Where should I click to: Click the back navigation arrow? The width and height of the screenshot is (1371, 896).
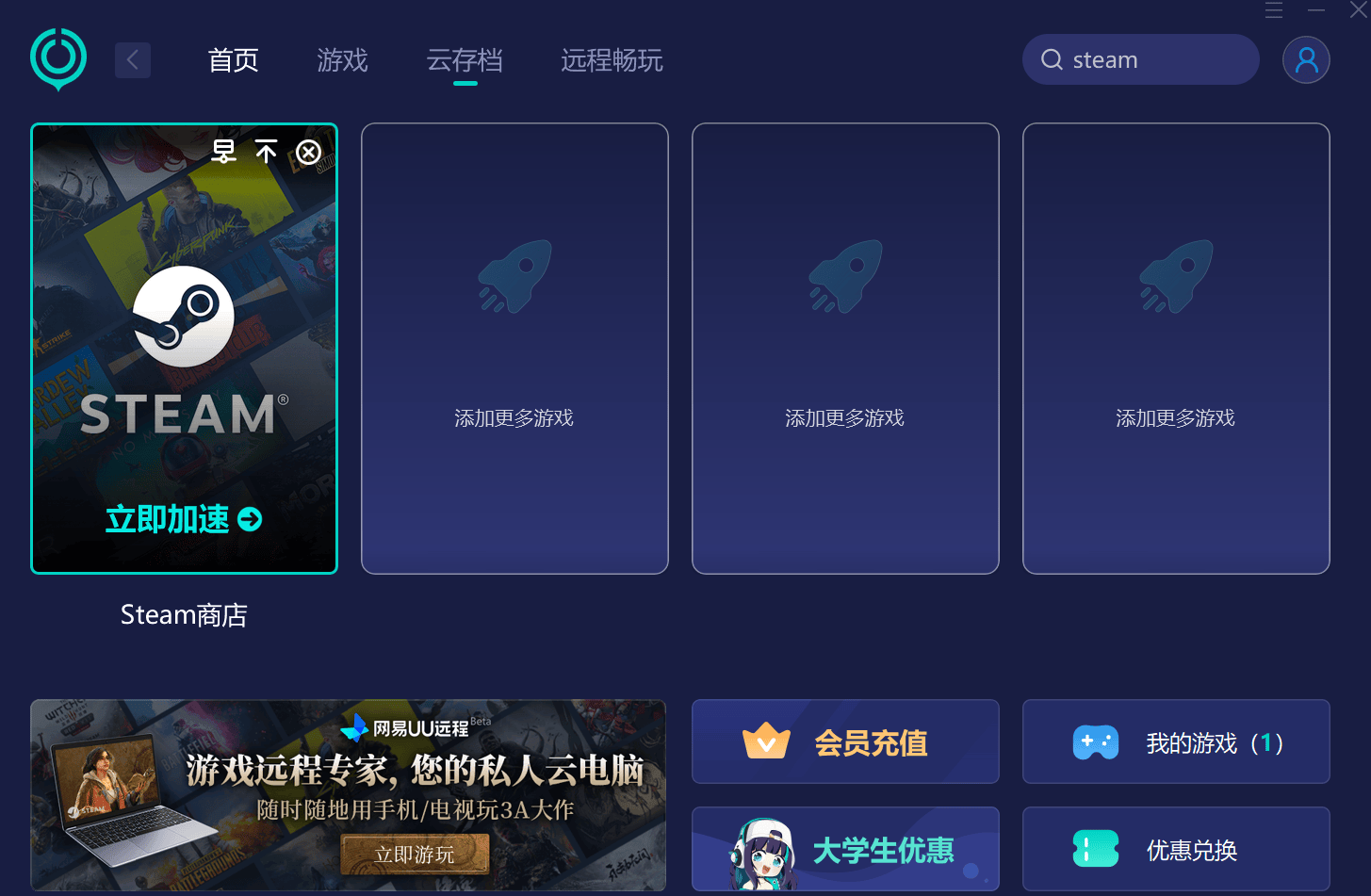pyautogui.click(x=132, y=58)
